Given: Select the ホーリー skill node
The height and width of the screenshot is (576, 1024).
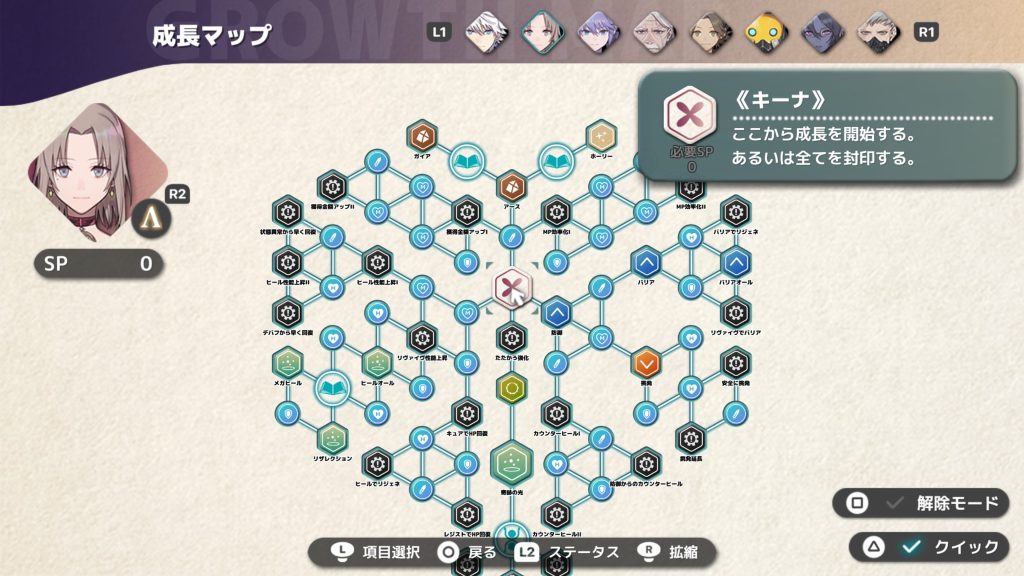Looking at the screenshot, I should [601, 135].
